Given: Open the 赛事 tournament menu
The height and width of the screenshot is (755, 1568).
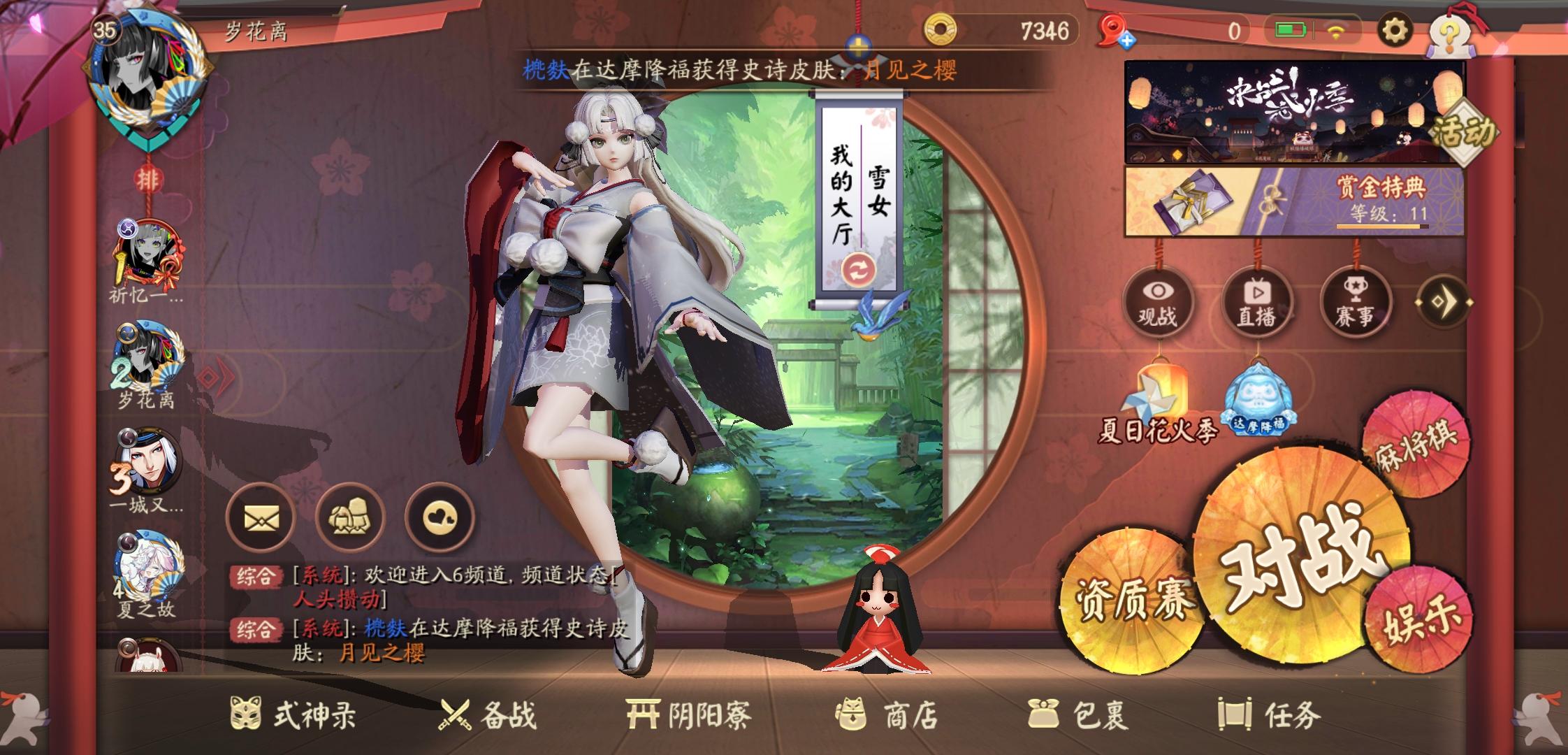Looking at the screenshot, I should (1354, 303).
